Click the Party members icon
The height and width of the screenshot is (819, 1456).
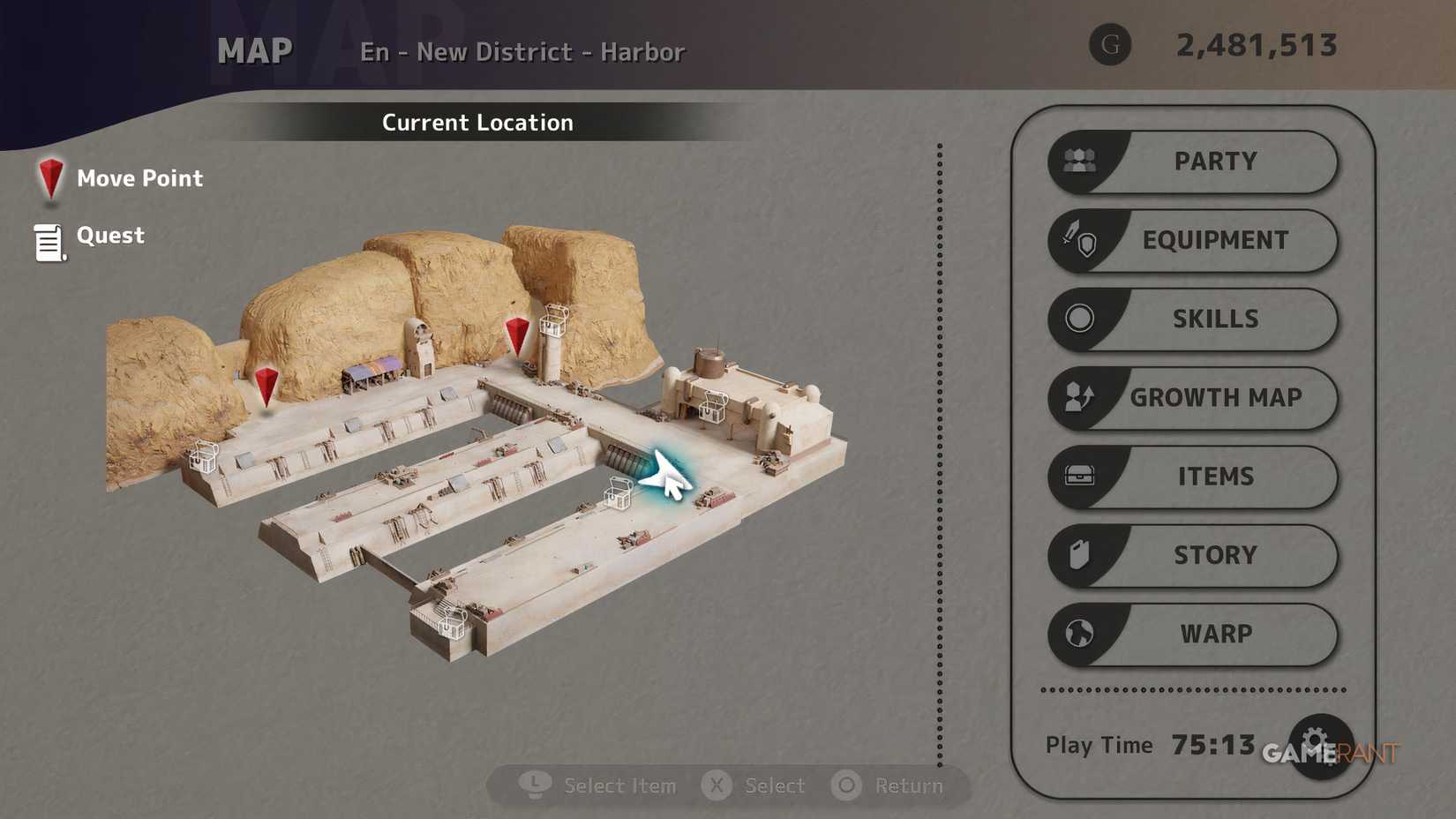pyautogui.click(x=1078, y=161)
